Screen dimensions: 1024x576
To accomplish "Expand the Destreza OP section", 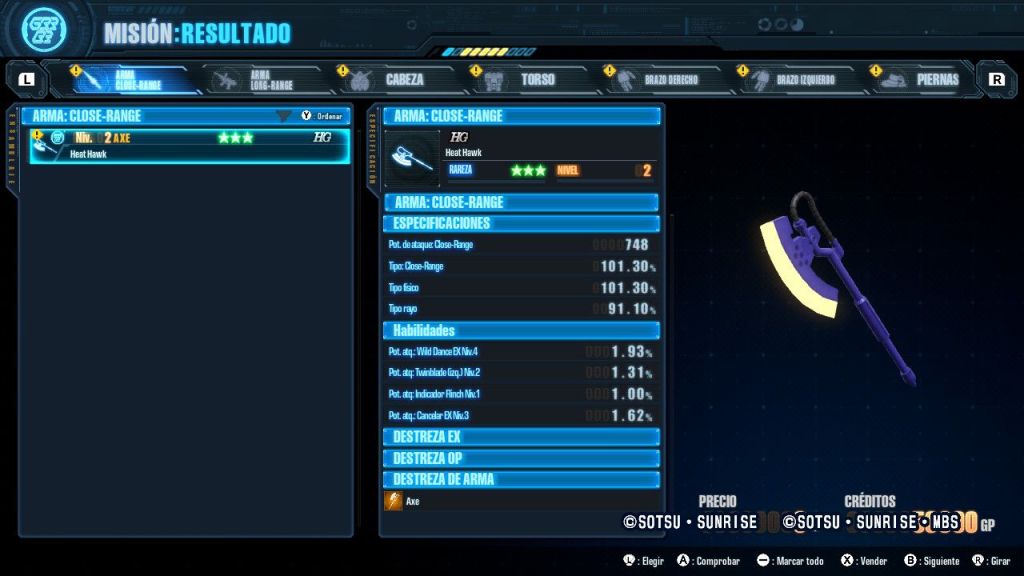I will pos(521,458).
